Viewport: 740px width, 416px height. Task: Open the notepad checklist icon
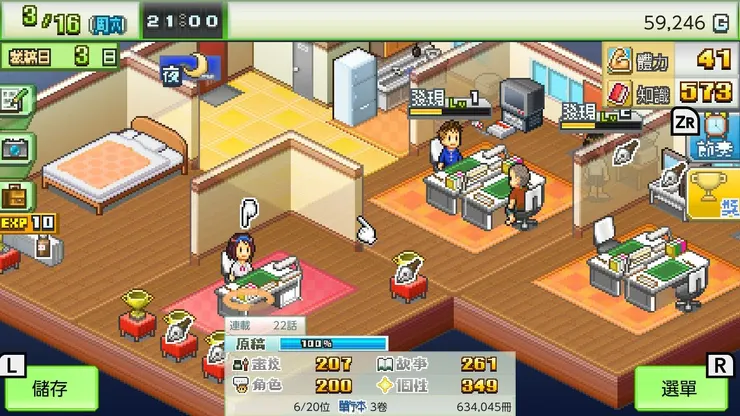tap(14, 100)
